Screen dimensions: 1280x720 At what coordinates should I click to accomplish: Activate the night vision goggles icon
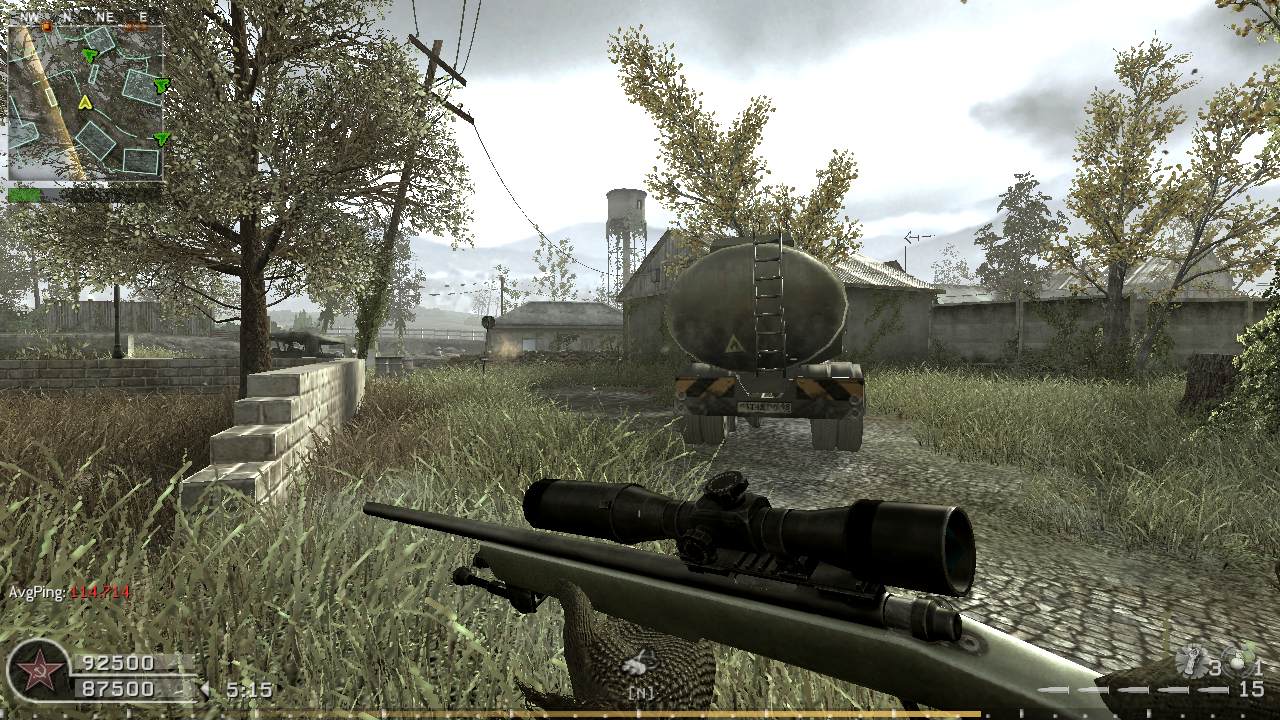point(637,663)
